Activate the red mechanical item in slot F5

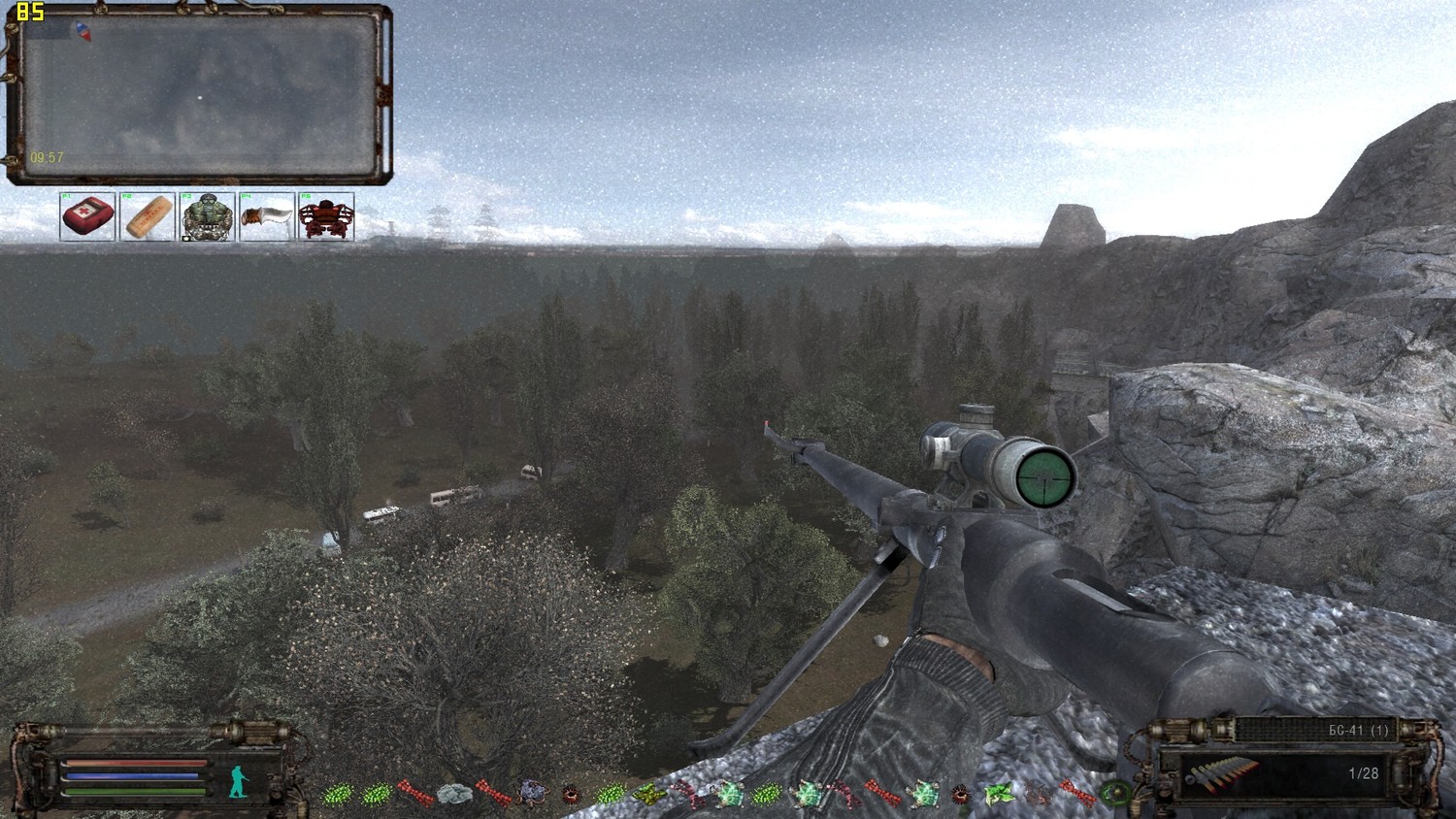(325, 216)
